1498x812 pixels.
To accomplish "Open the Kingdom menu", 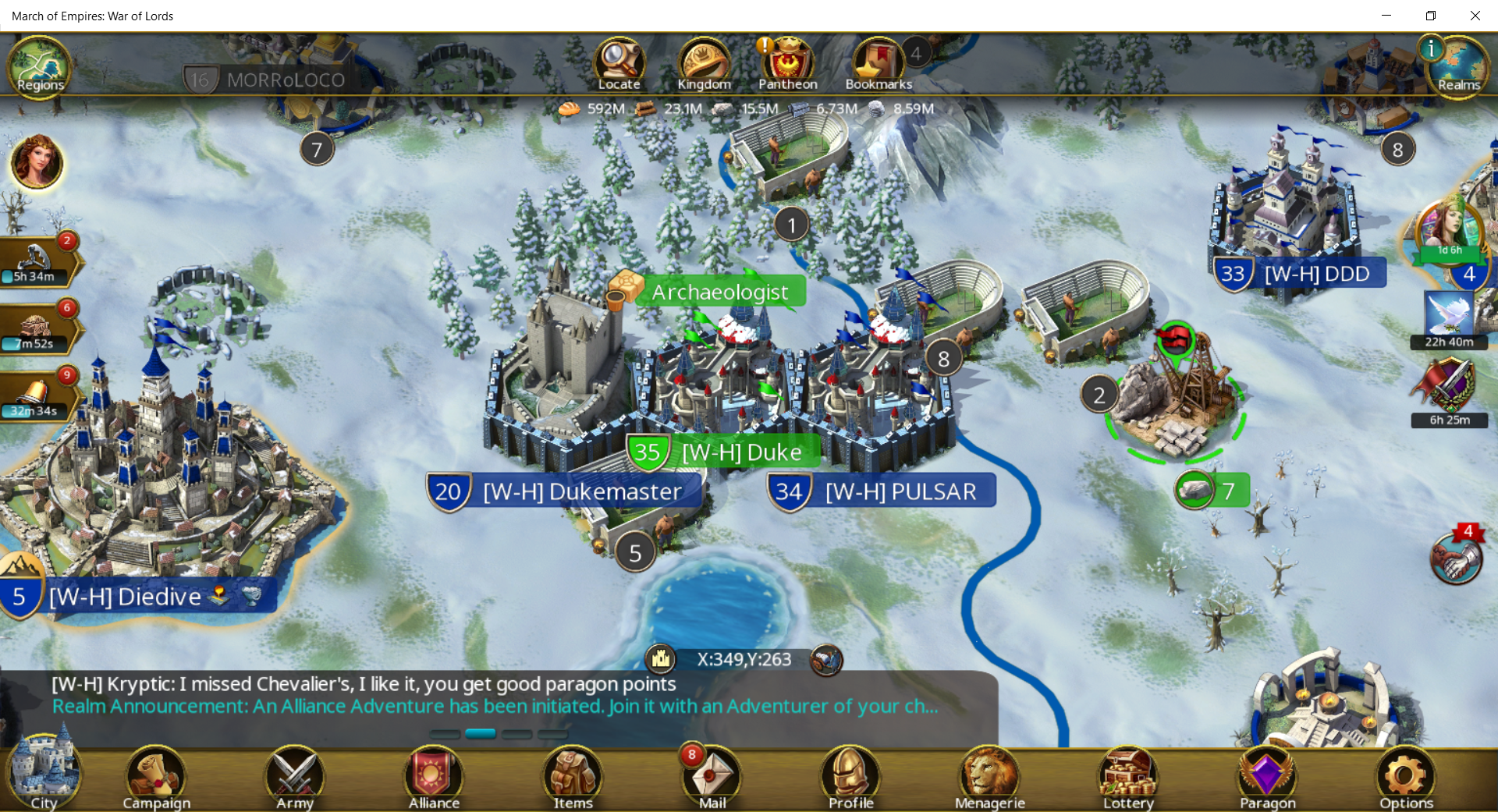I will pos(704,64).
